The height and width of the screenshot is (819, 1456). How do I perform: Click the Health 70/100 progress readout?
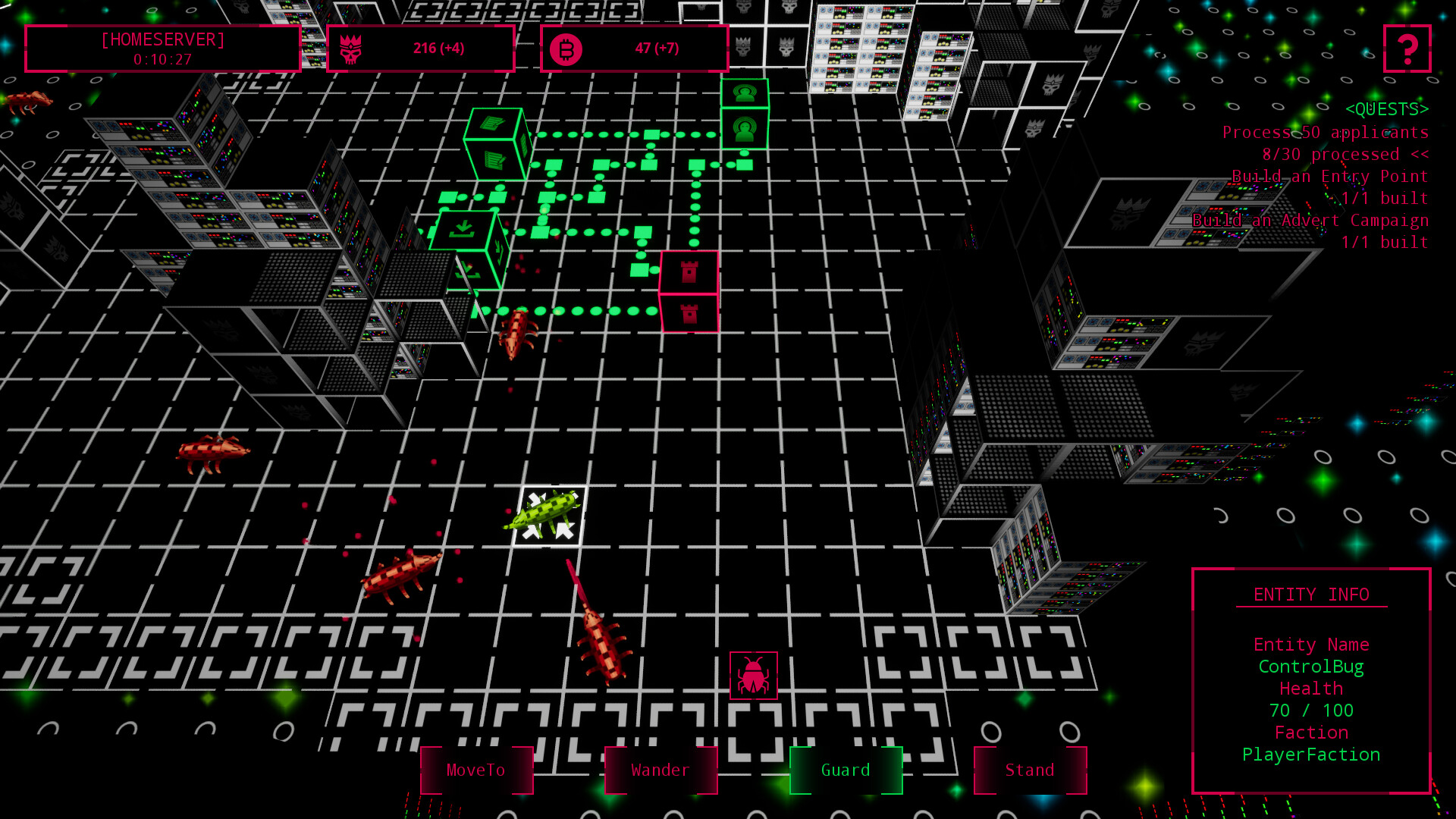pos(1312,711)
